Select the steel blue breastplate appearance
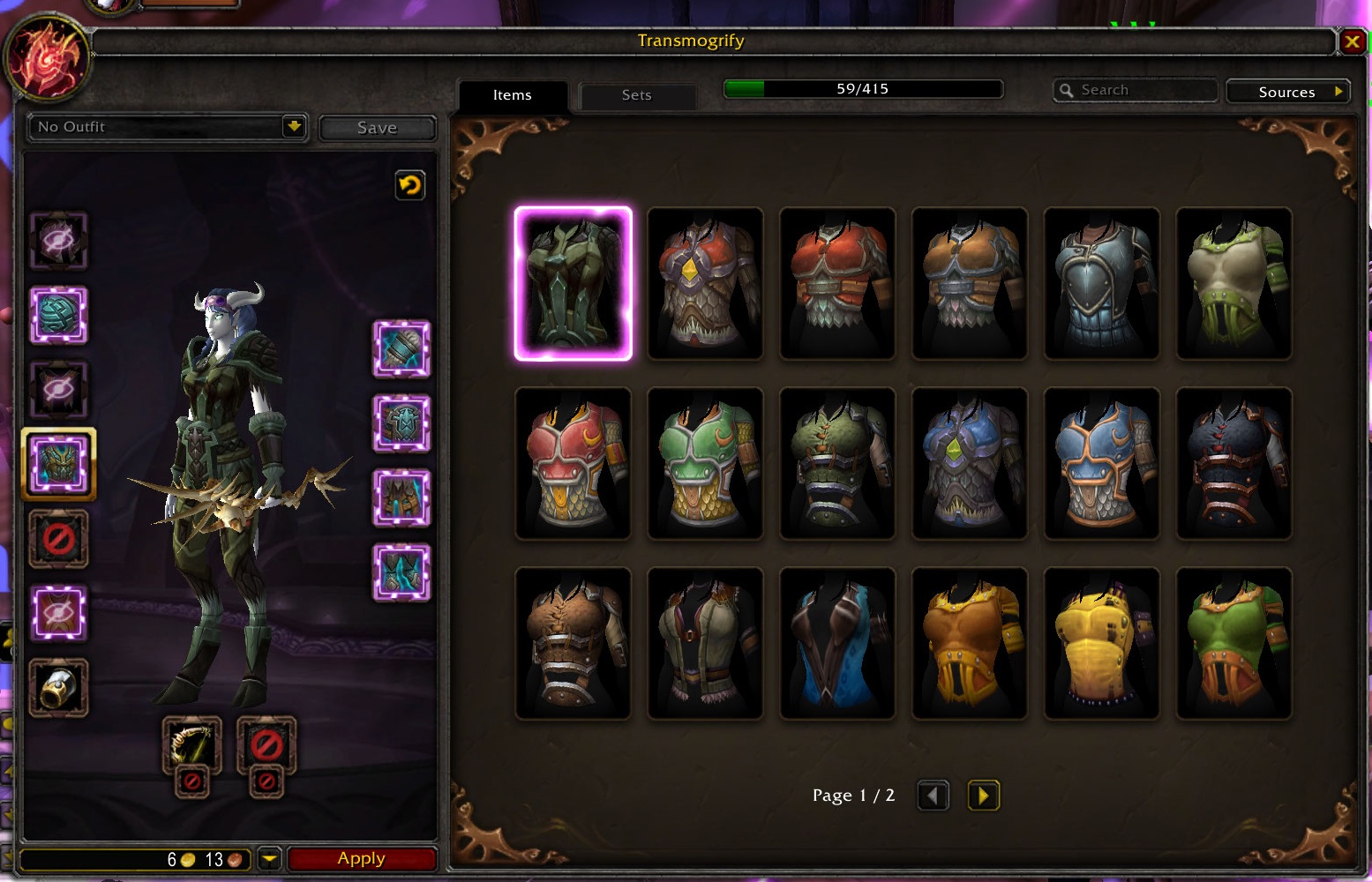Screen dimensions: 1372x882 [x=1101, y=284]
